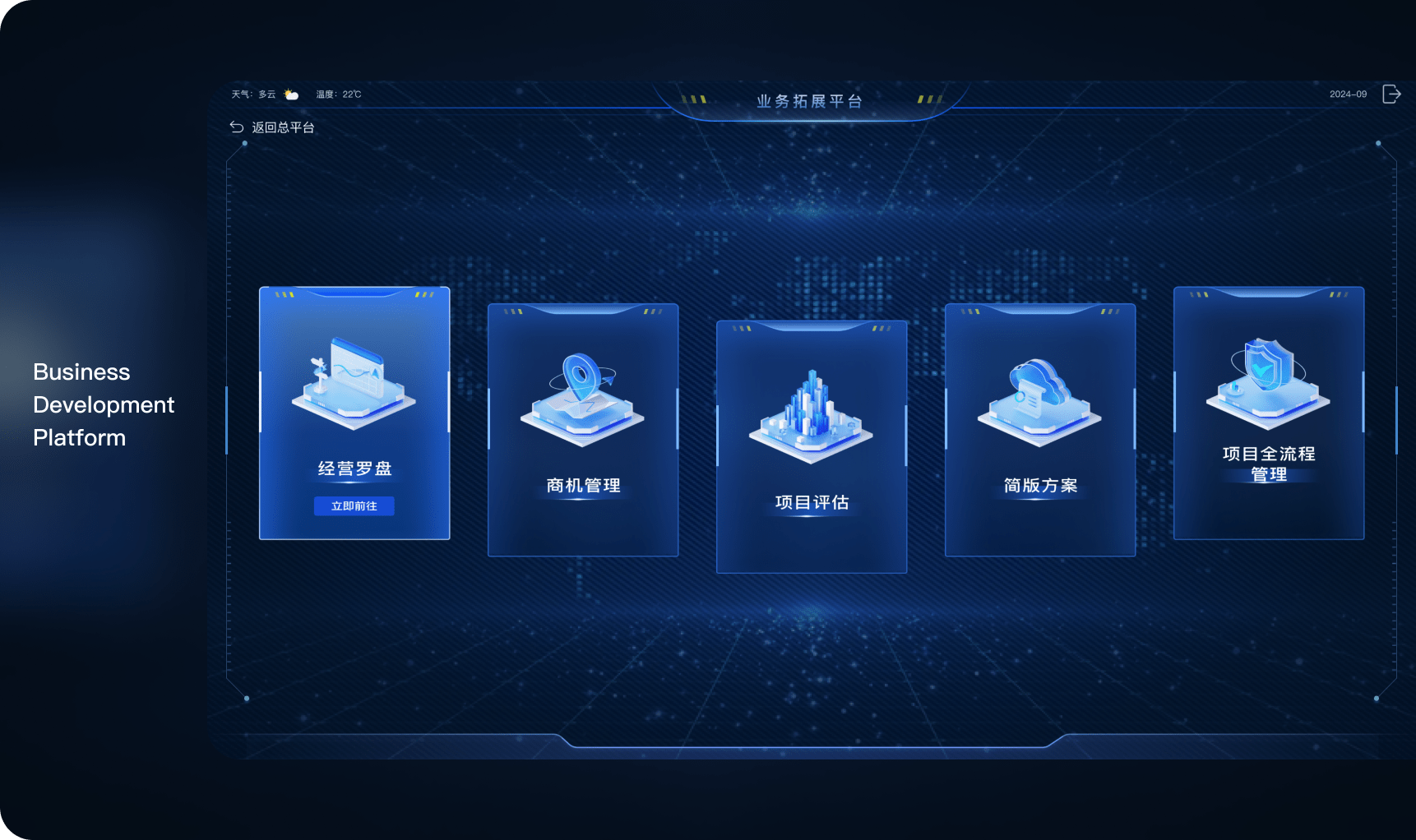The width and height of the screenshot is (1416, 840).
Task: Click the back arrow beside 返回总平台
Action: point(236,127)
